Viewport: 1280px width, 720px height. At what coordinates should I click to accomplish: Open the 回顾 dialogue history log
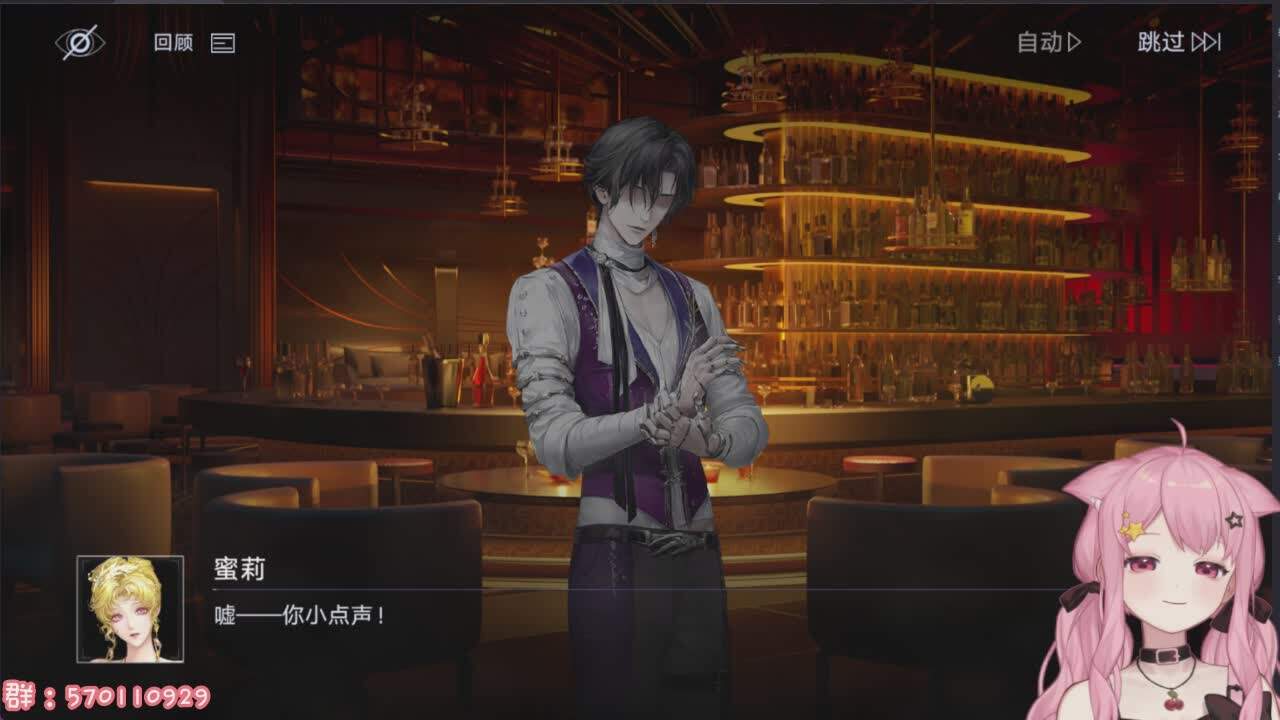(194, 43)
